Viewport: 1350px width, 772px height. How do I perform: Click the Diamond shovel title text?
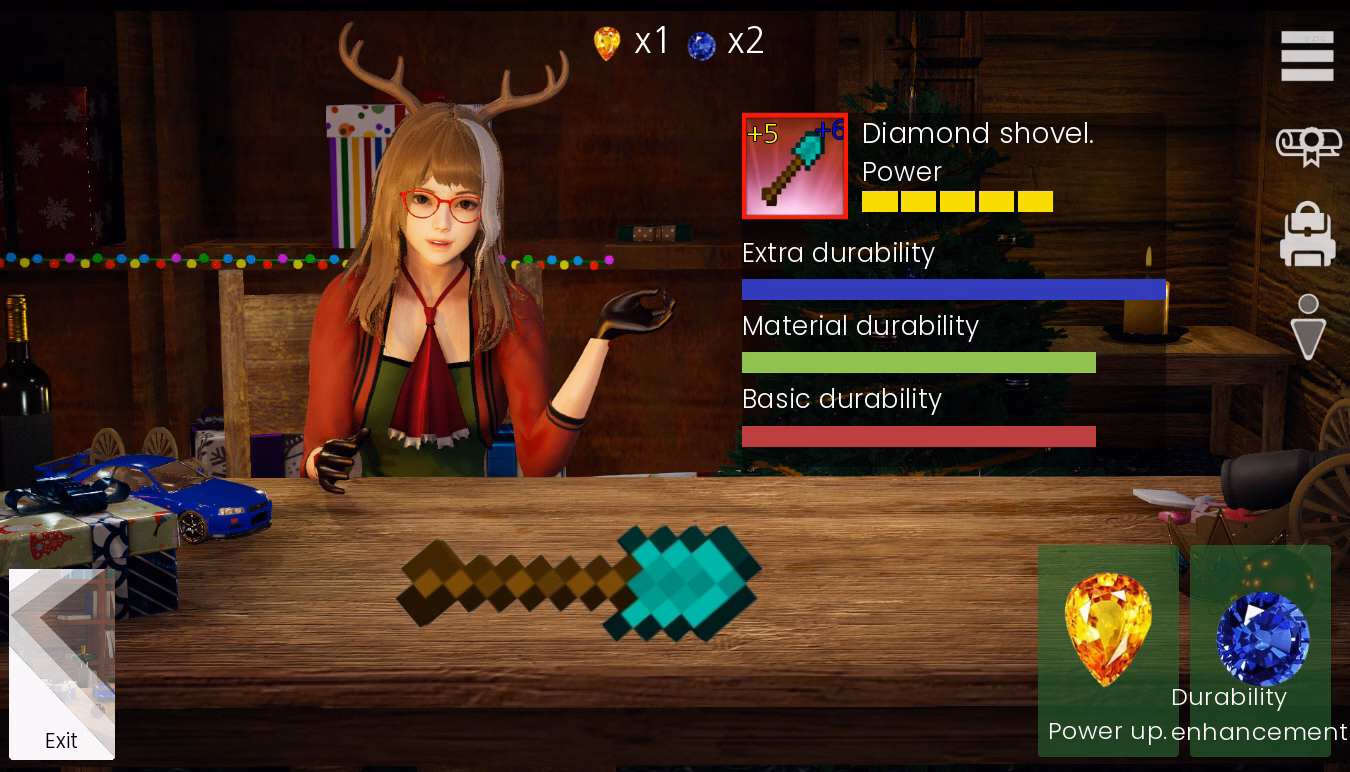(977, 133)
